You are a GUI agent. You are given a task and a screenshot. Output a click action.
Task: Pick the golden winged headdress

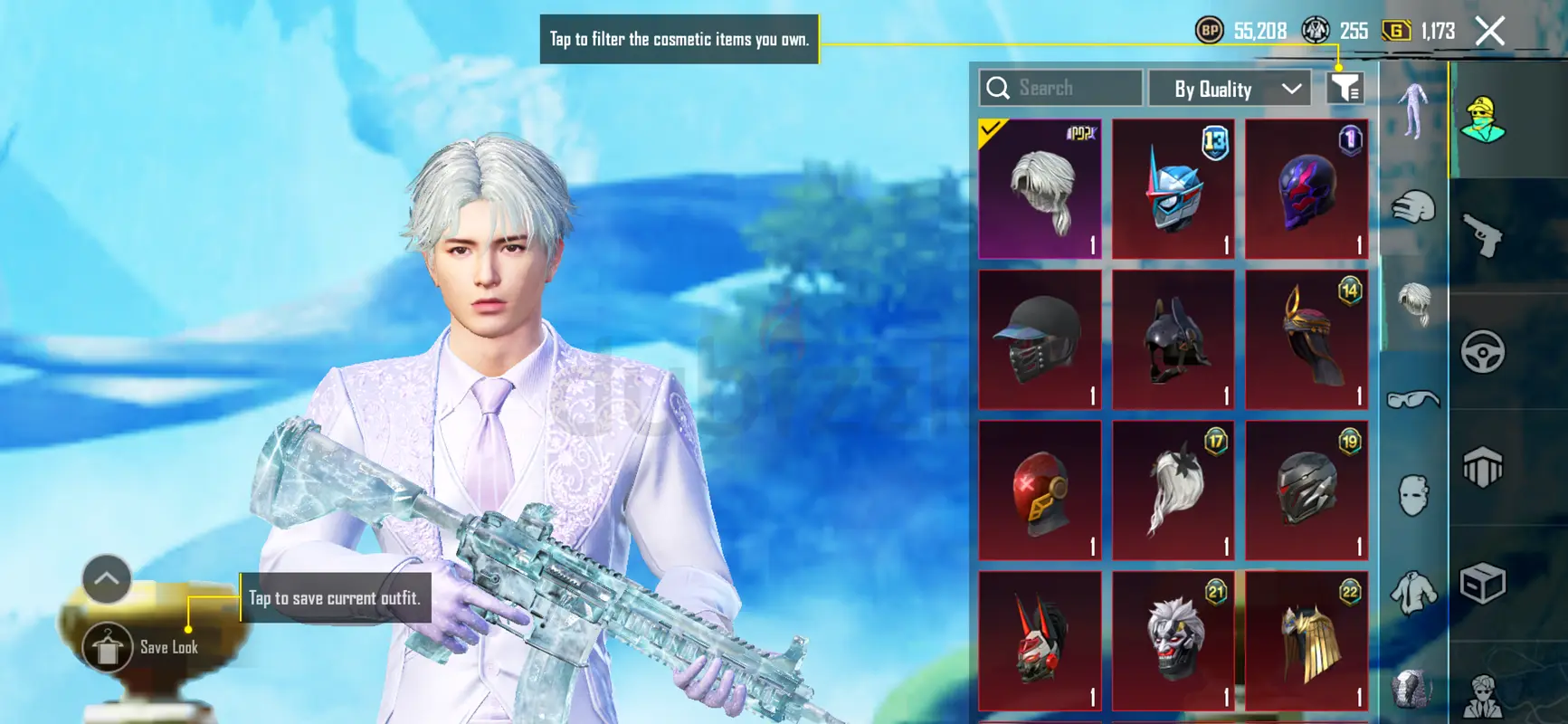tap(1306, 641)
